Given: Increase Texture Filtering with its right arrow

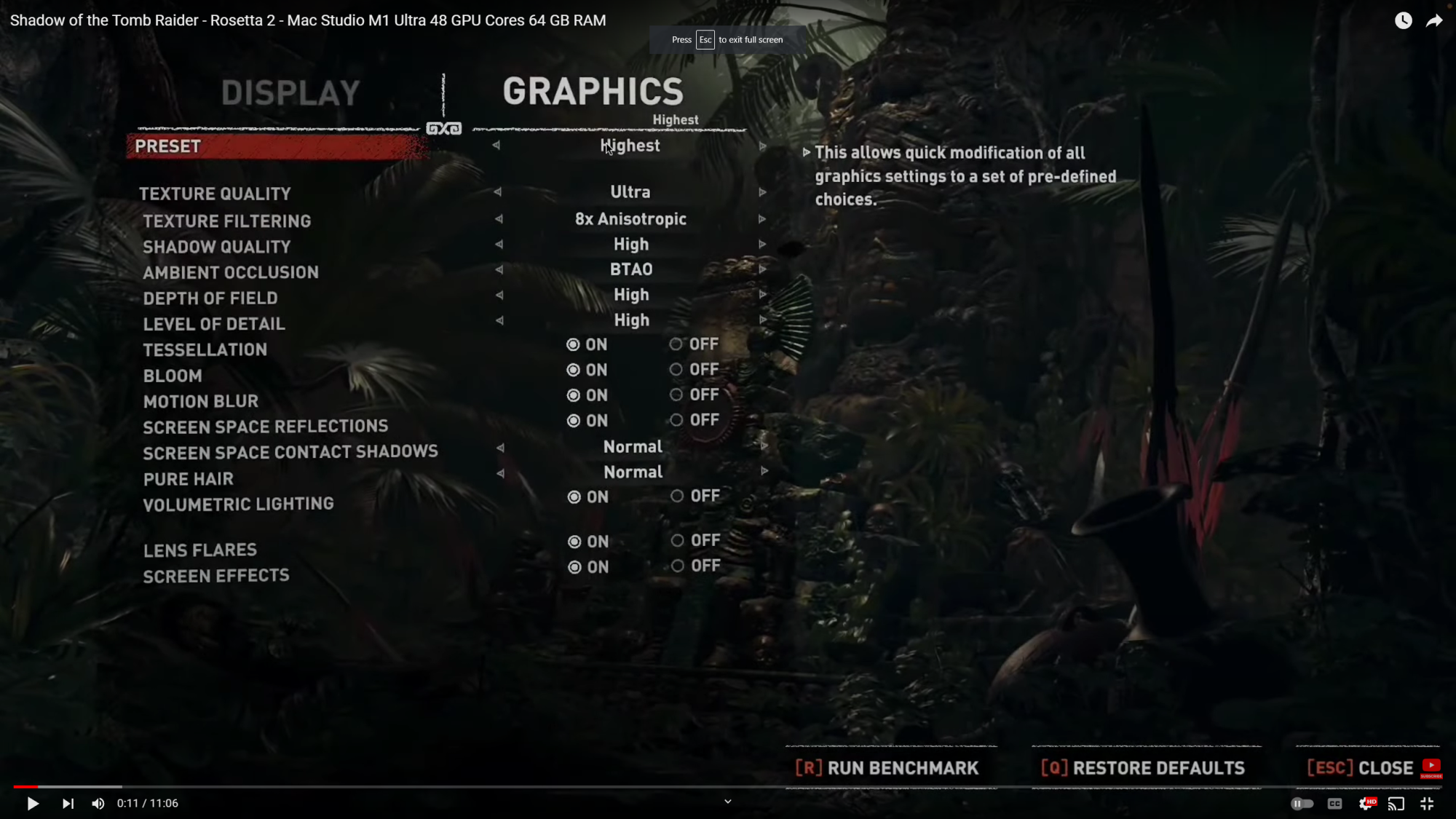Looking at the screenshot, I should click(x=762, y=219).
